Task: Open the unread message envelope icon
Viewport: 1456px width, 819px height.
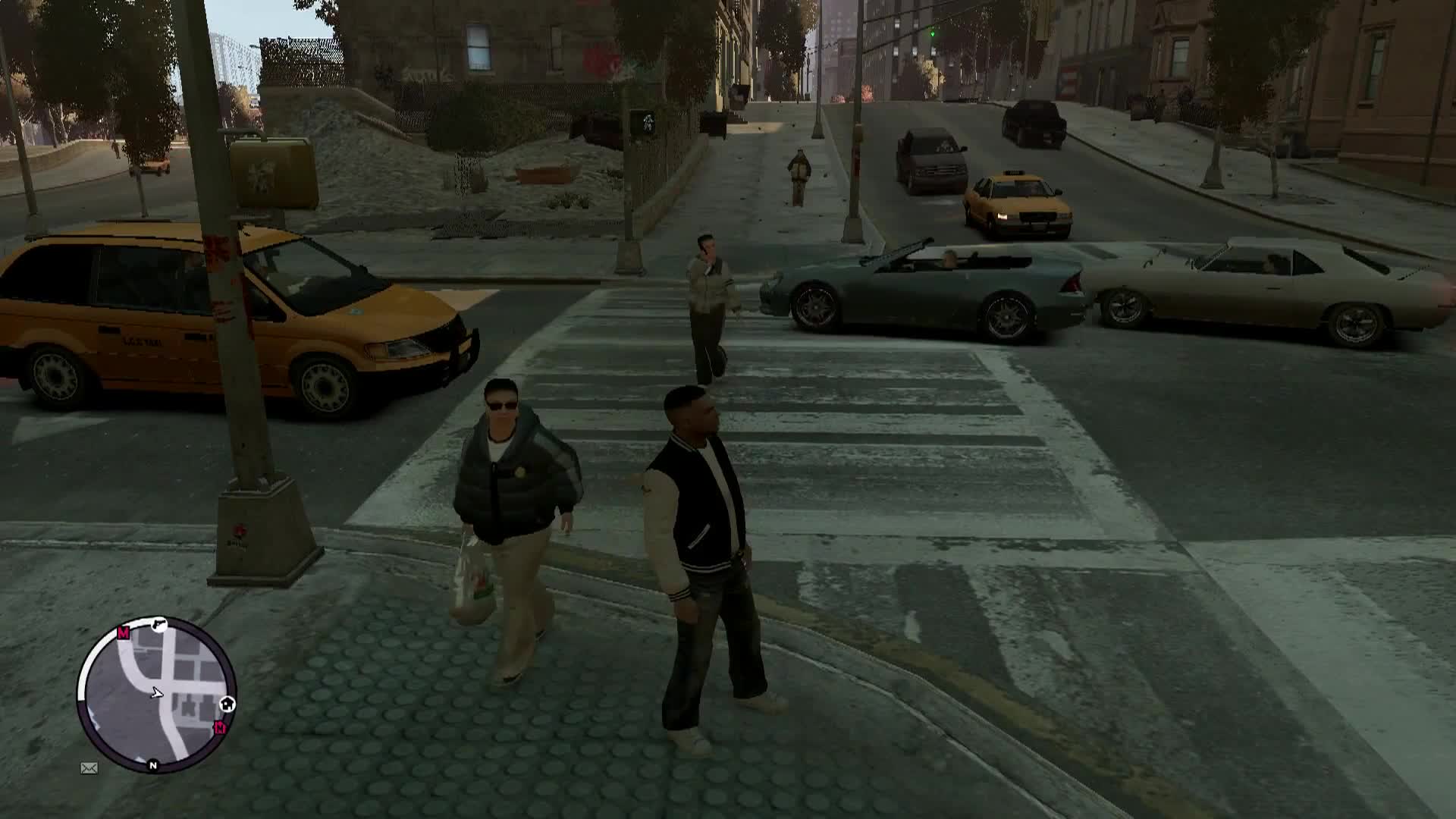Action: (89, 768)
